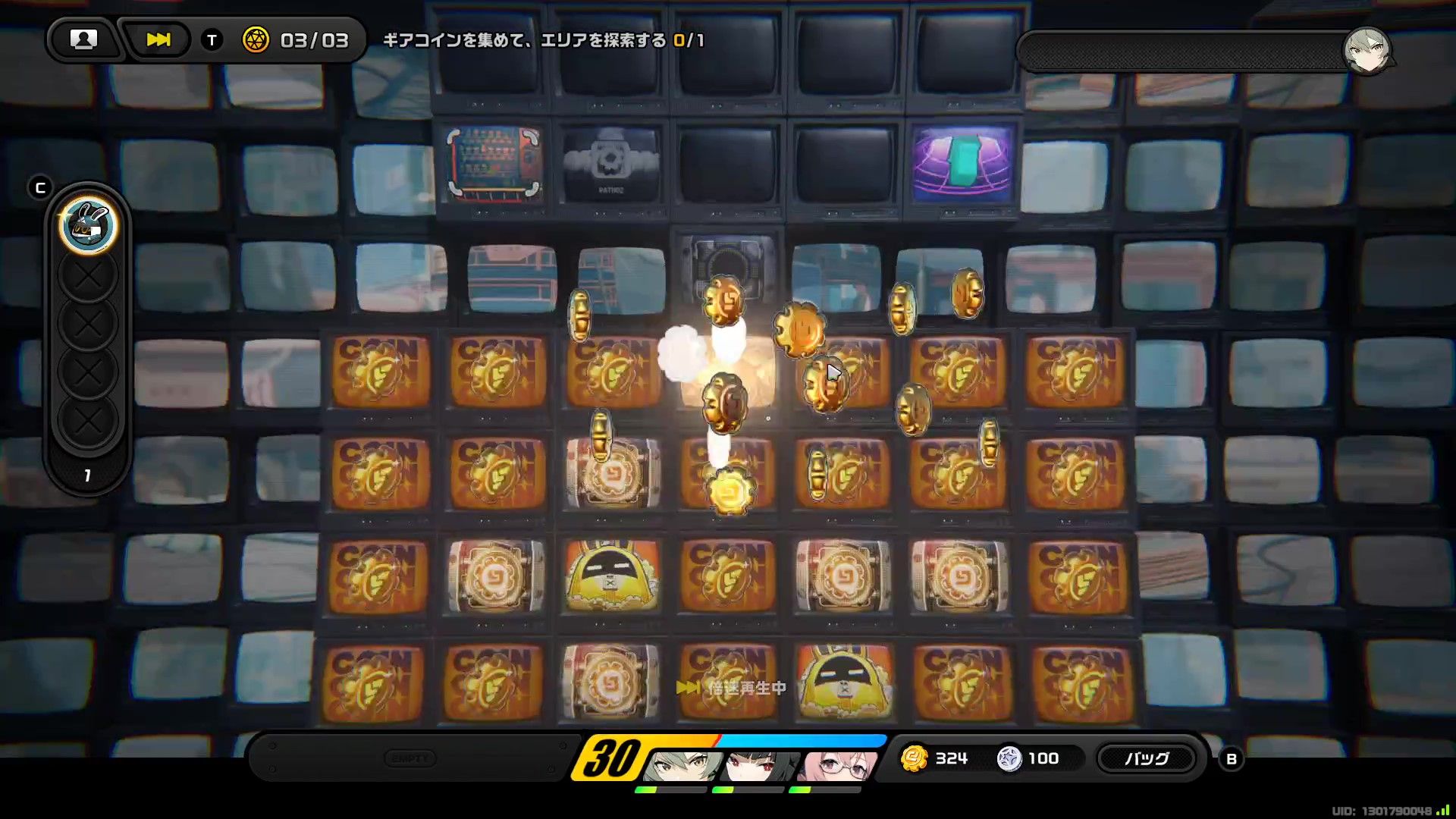Click the golden Denny coin currency icon
Screen dimensions: 1456x819
[x=915, y=758]
